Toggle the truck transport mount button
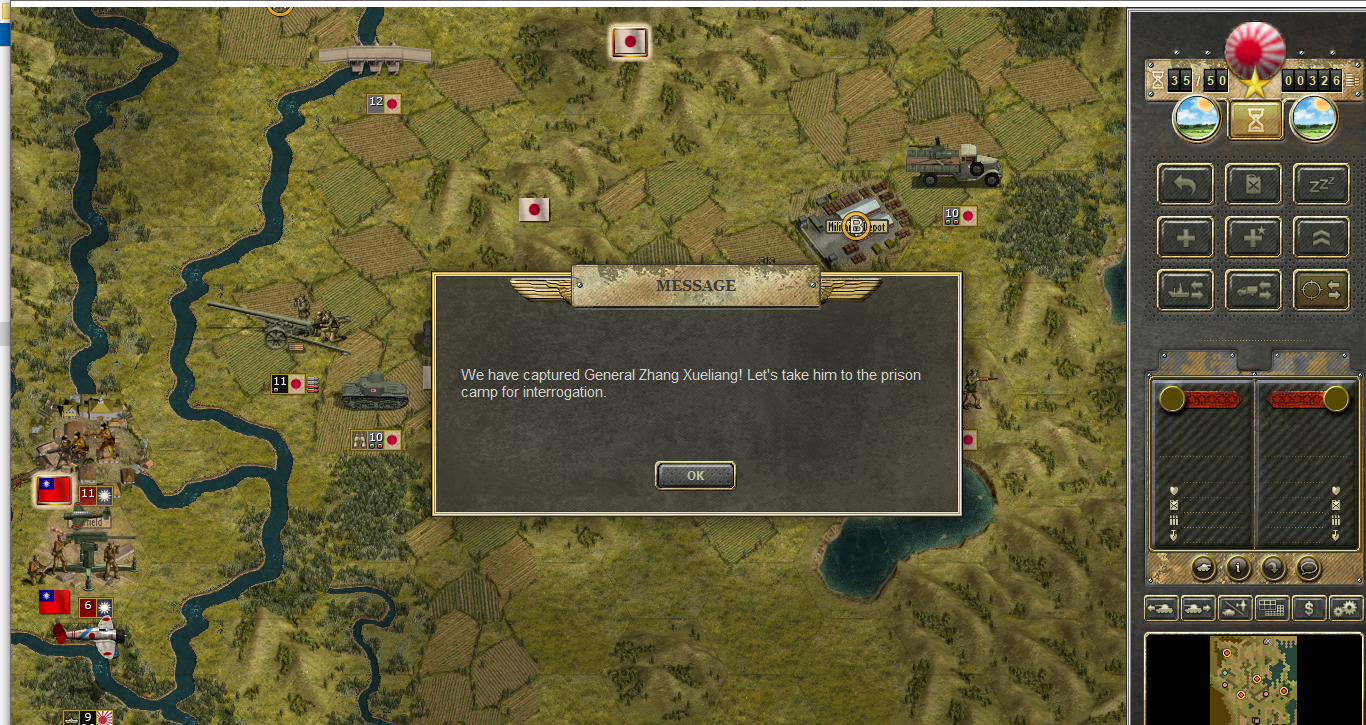 pyautogui.click(x=1253, y=290)
